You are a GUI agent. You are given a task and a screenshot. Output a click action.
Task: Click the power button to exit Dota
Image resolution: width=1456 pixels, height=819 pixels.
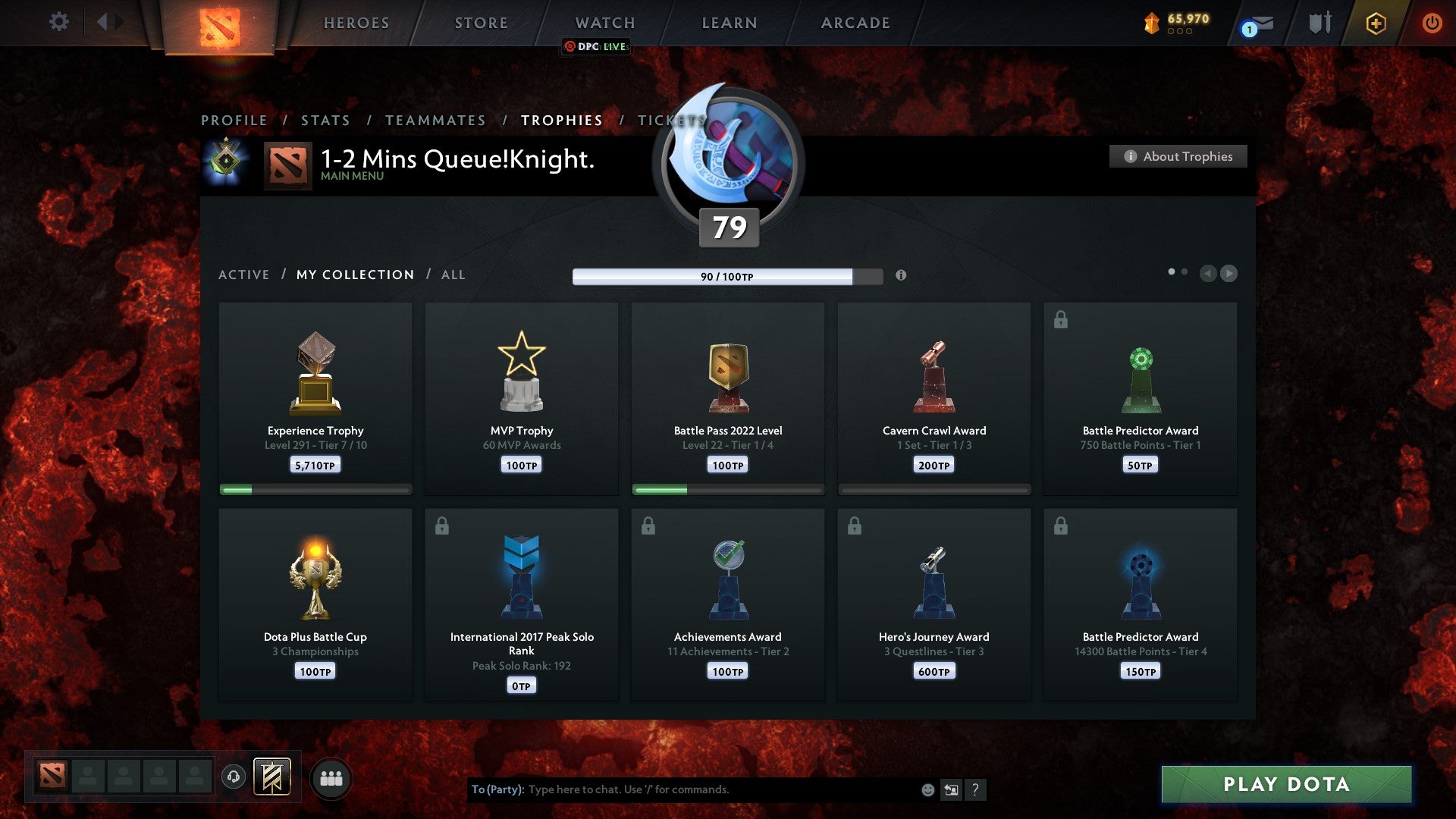(1432, 23)
